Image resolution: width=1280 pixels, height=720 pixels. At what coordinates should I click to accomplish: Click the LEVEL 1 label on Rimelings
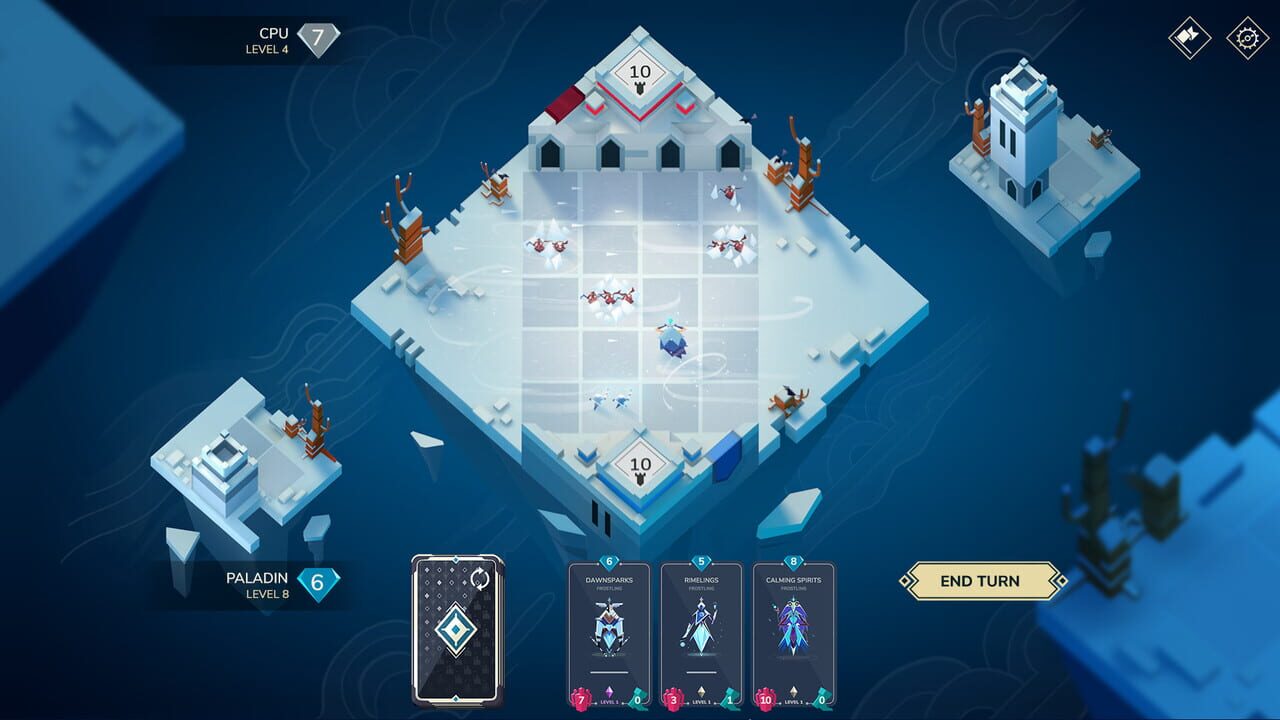click(702, 702)
